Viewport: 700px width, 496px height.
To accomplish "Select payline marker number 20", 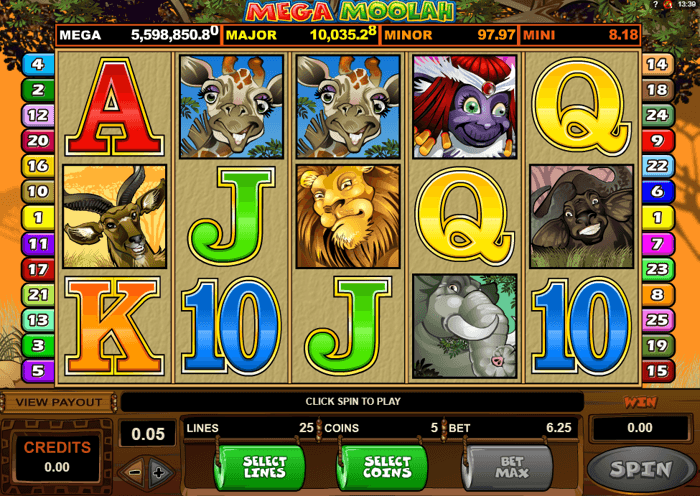I will (x=37, y=140).
